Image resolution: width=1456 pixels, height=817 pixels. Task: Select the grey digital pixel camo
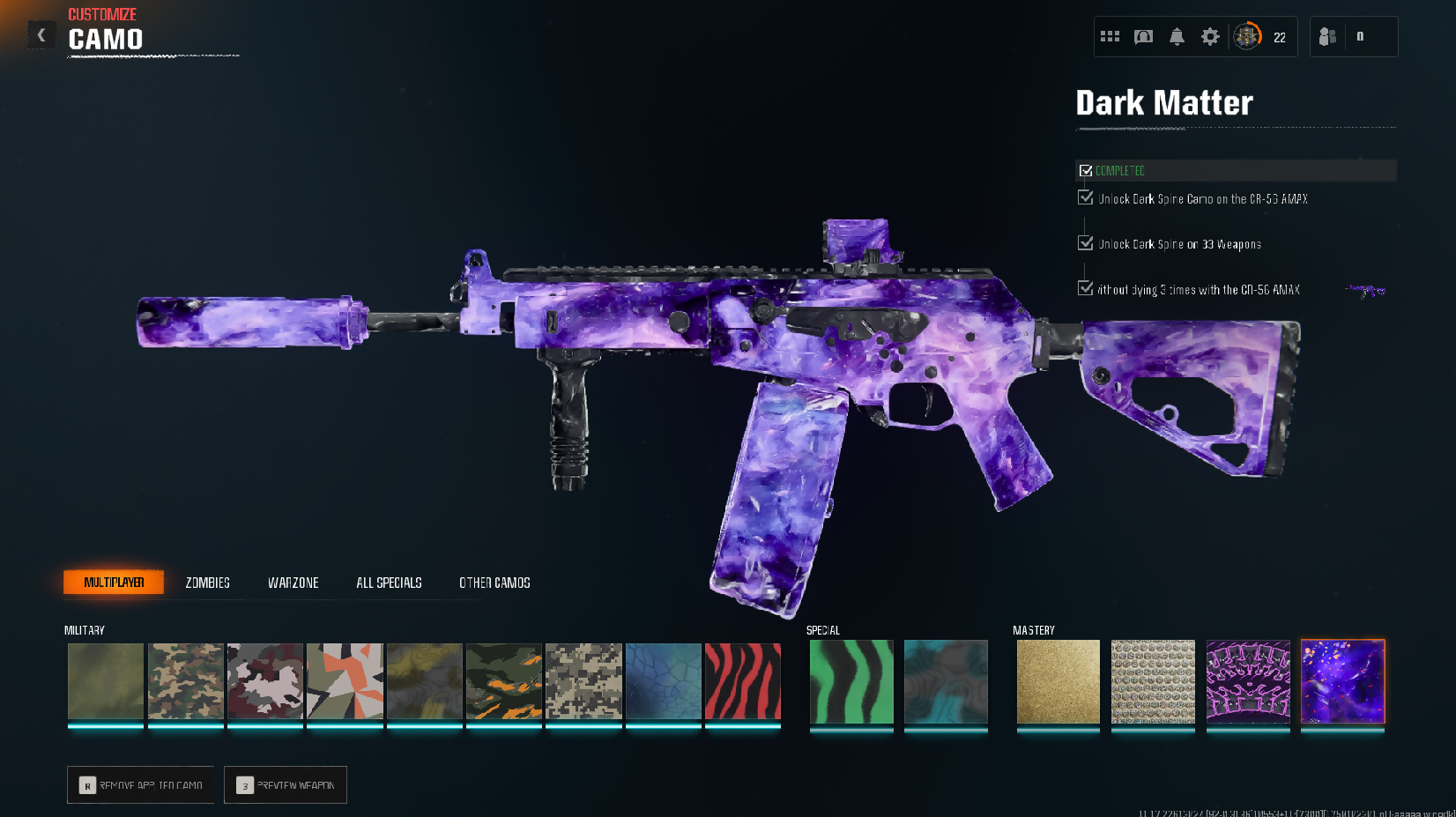(x=583, y=681)
